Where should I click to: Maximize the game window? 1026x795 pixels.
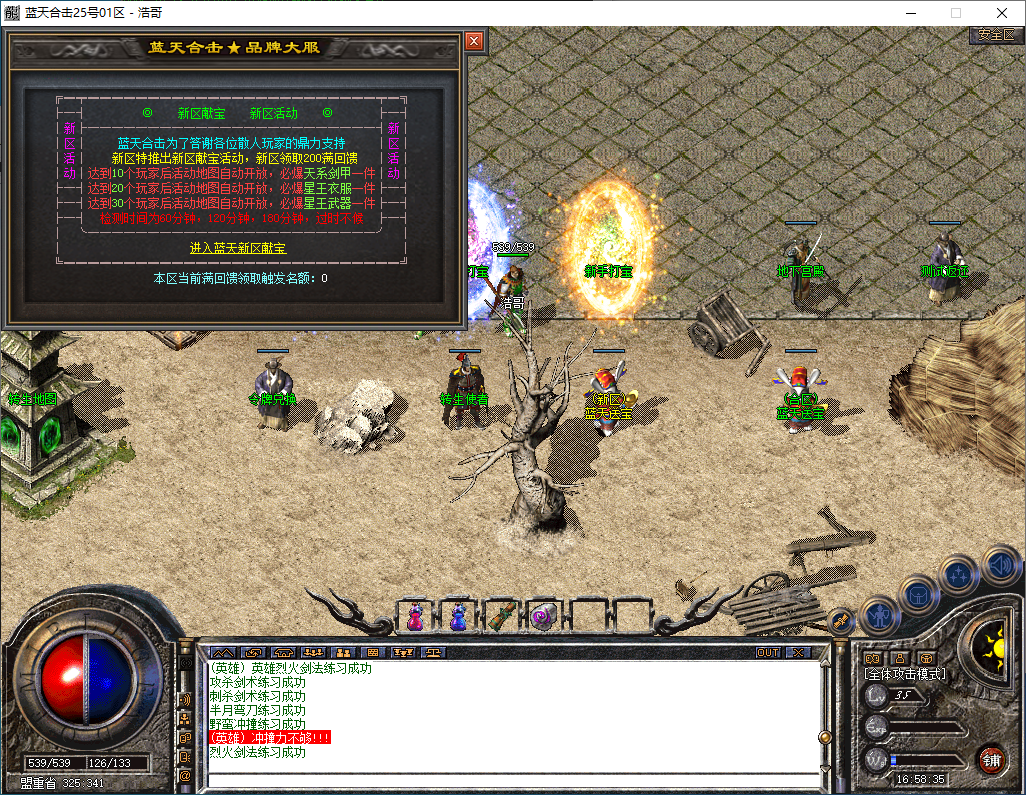955,13
